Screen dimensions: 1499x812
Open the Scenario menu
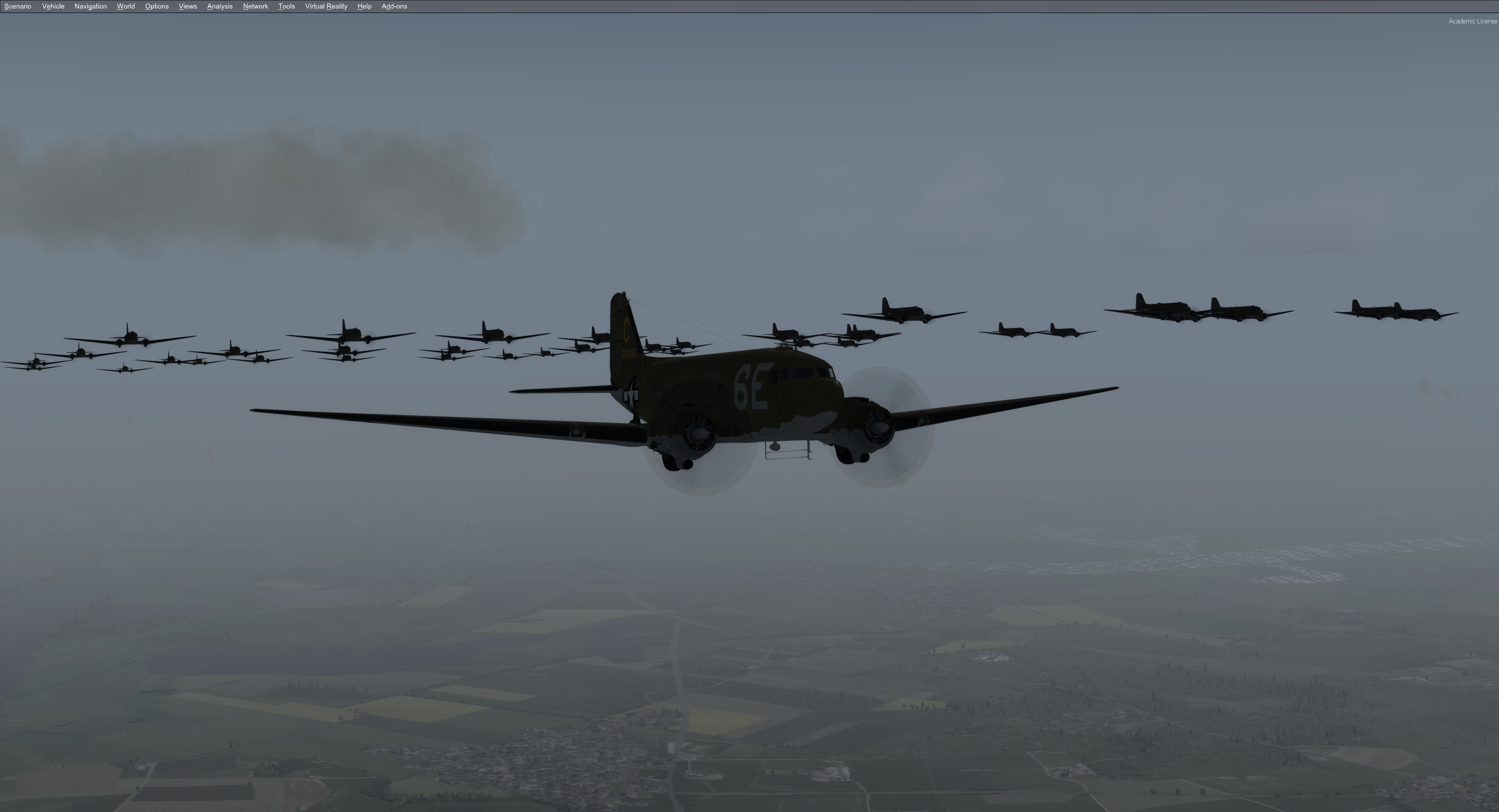tap(18, 6)
